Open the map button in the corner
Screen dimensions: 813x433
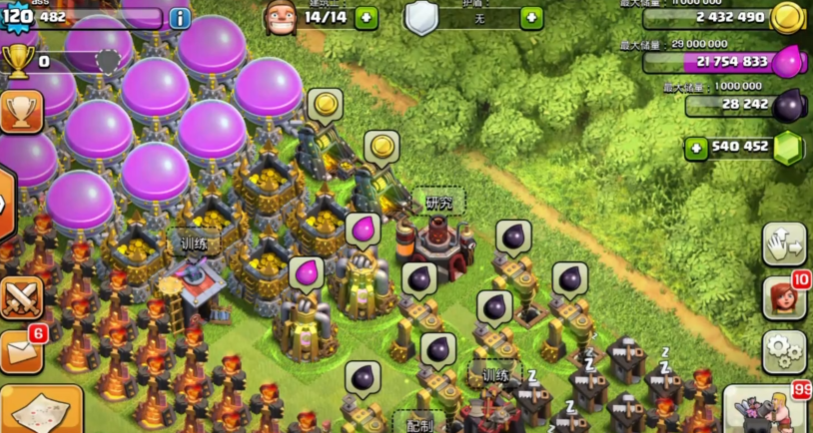click(40, 410)
